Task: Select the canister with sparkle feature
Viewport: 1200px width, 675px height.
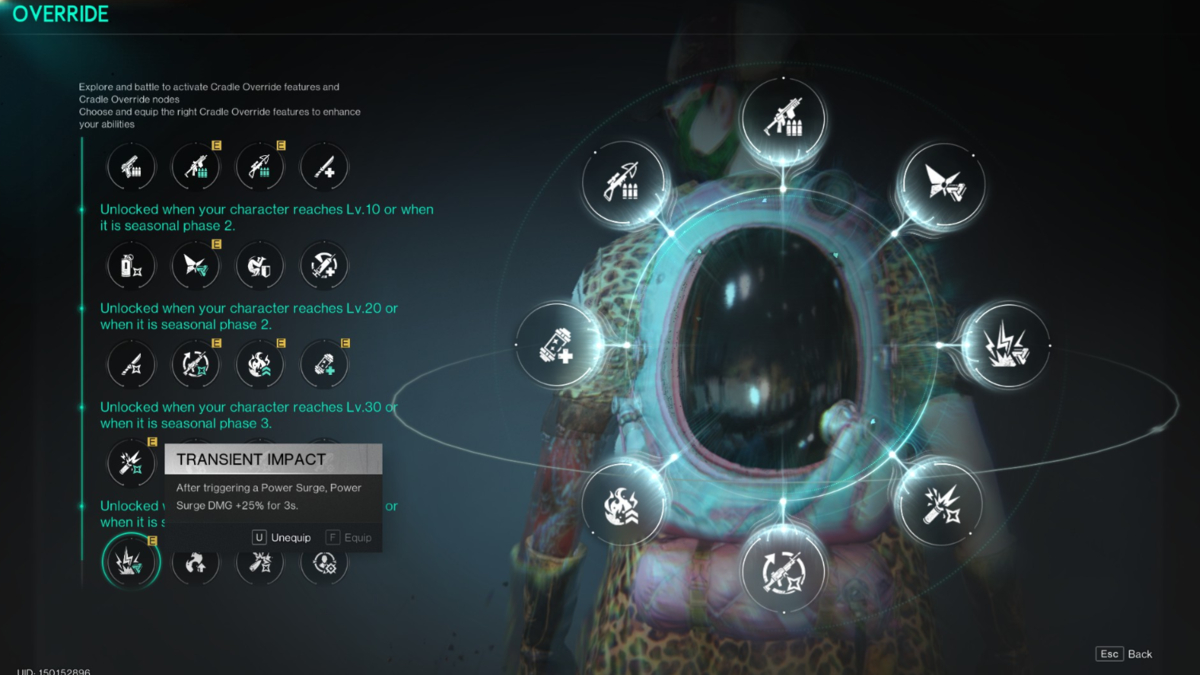Action: coord(132,266)
